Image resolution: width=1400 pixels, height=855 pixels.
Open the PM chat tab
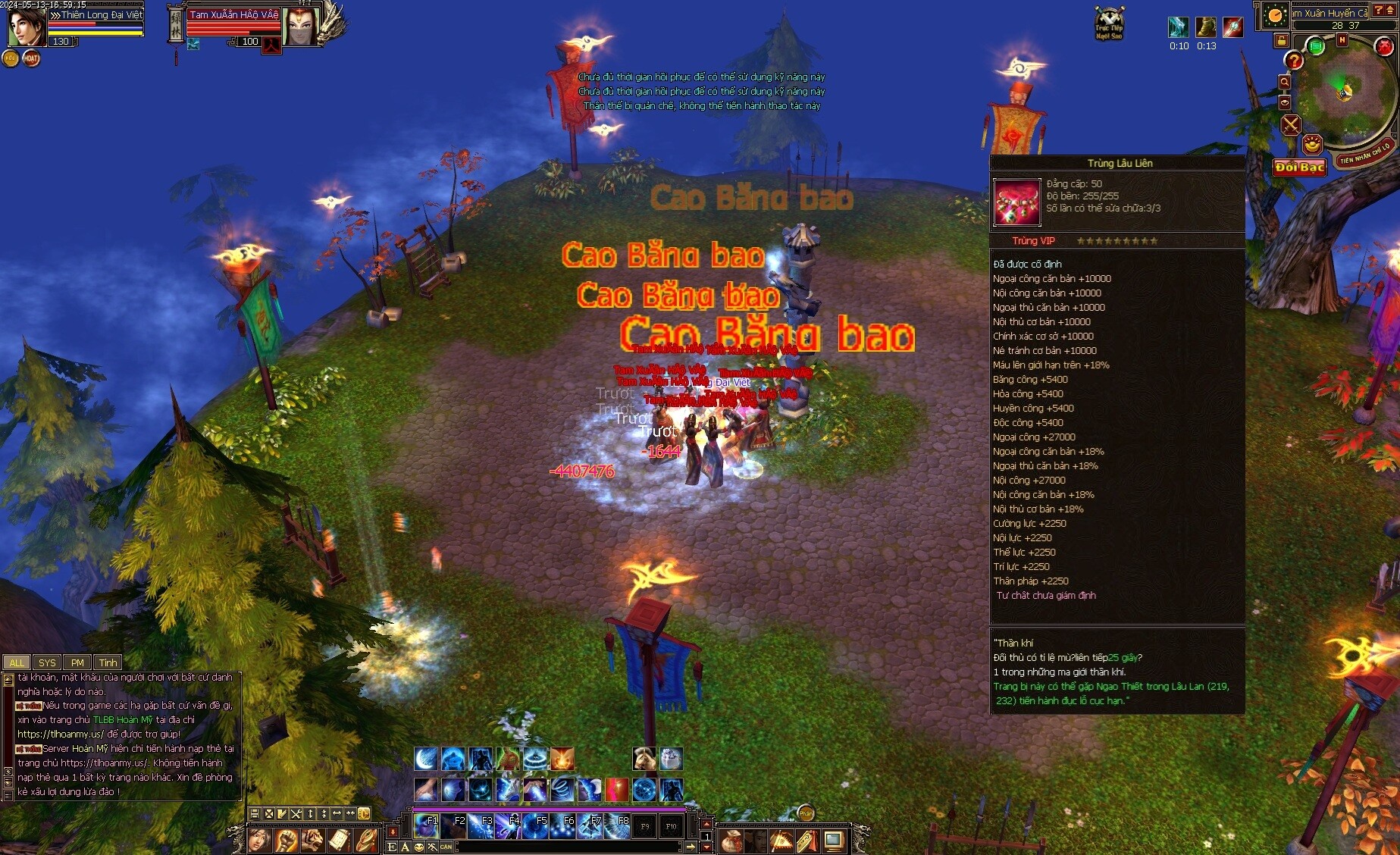77,662
